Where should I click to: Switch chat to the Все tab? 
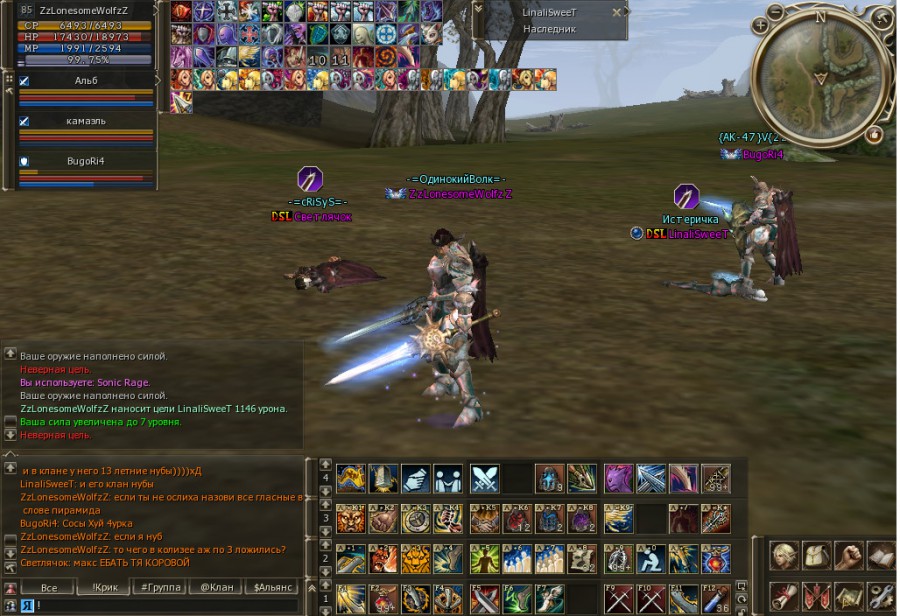[x=47, y=588]
